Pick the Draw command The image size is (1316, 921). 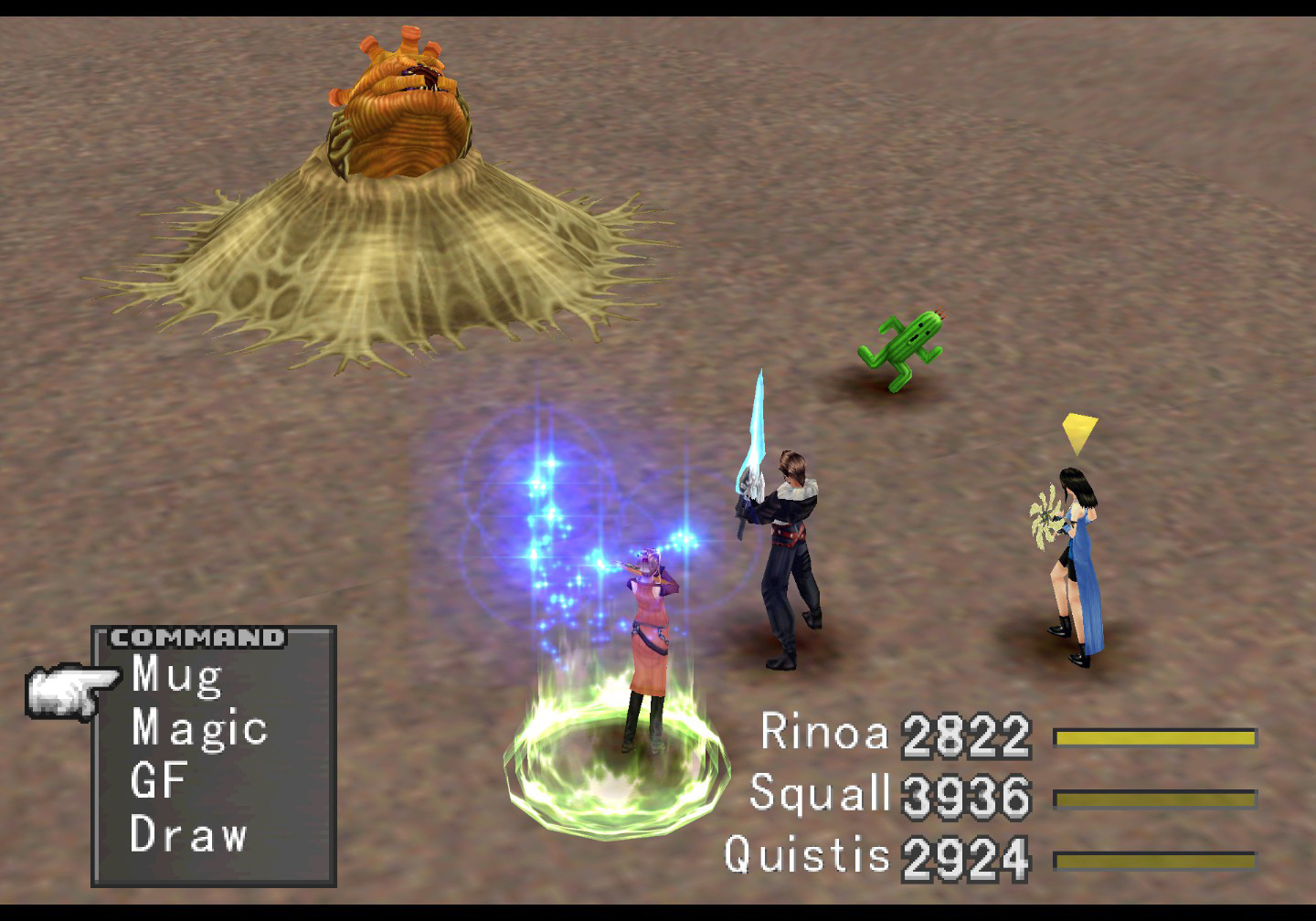[188, 834]
